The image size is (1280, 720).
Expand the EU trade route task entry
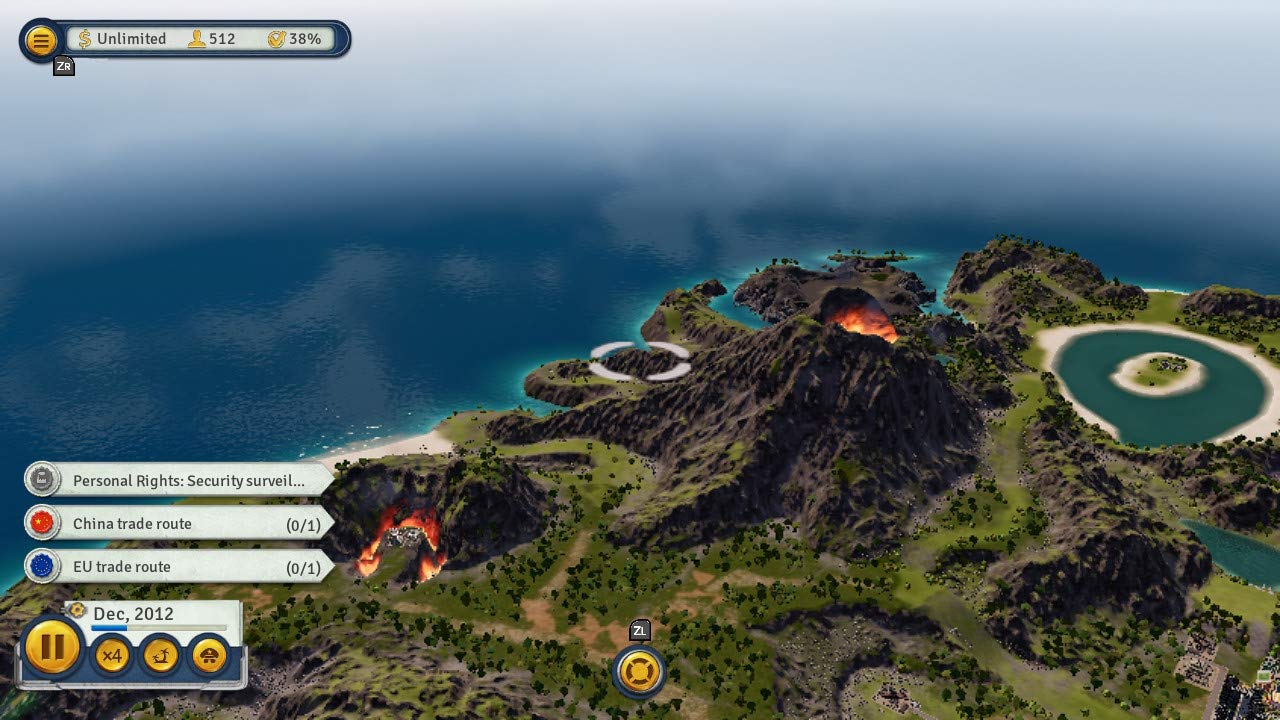(170, 566)
